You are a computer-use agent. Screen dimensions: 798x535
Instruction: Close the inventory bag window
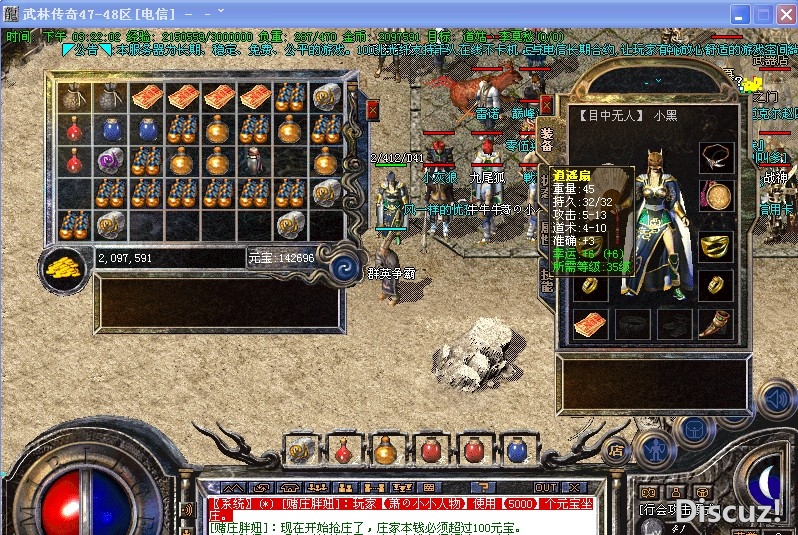coord(373,109)
